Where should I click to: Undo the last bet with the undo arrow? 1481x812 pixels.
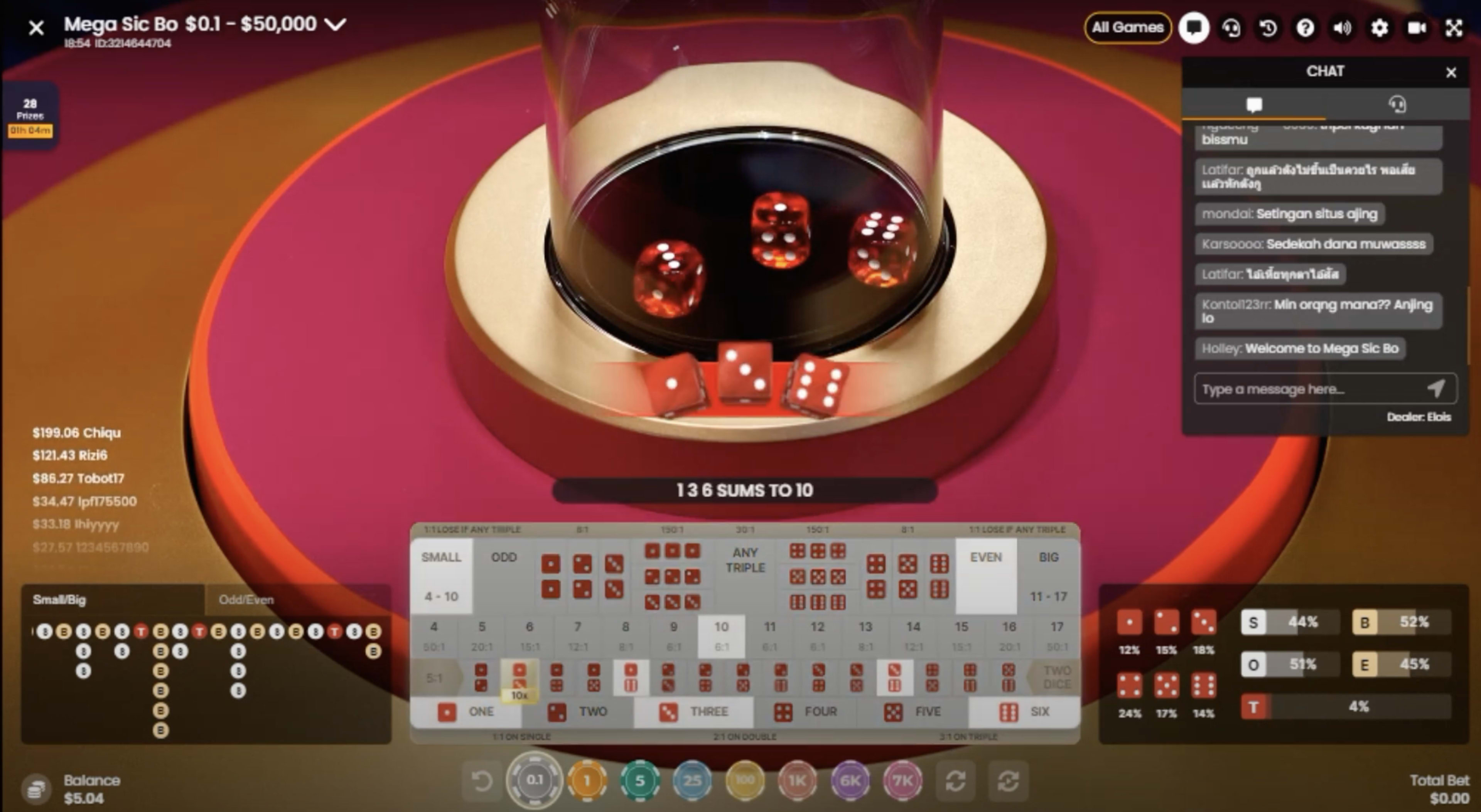481,780
